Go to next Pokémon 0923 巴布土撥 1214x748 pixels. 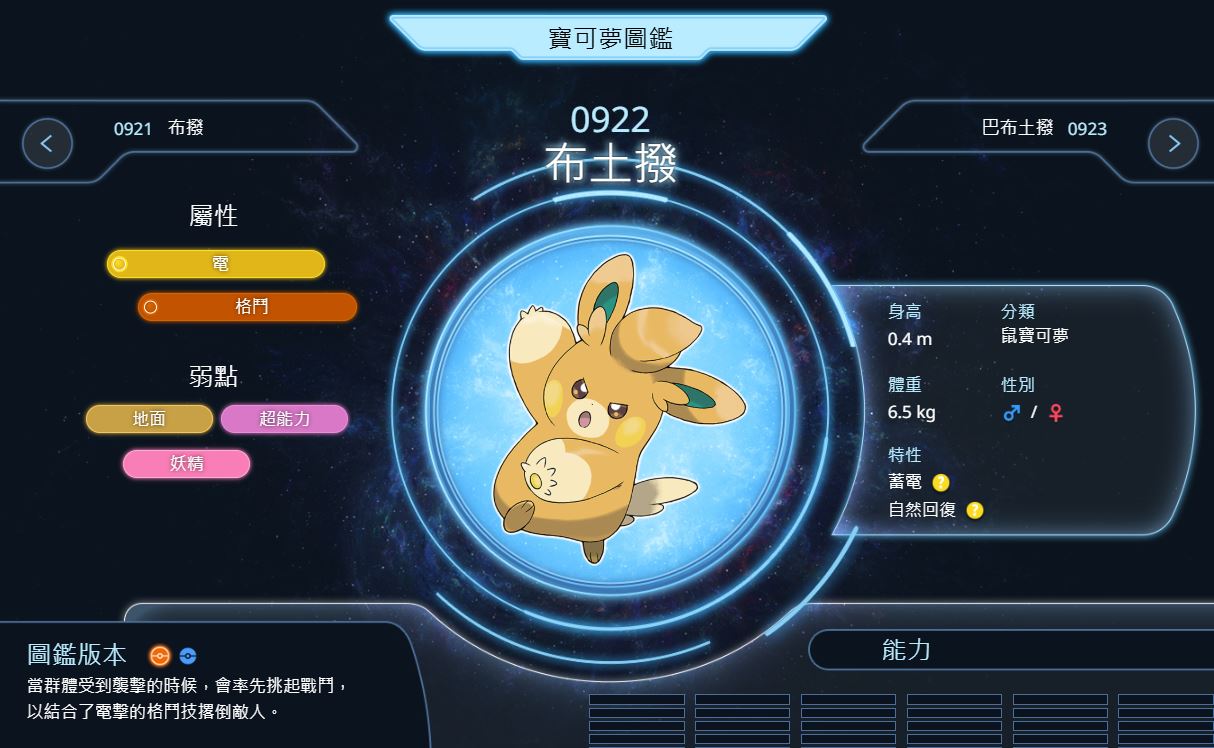tap(1173, 143)
